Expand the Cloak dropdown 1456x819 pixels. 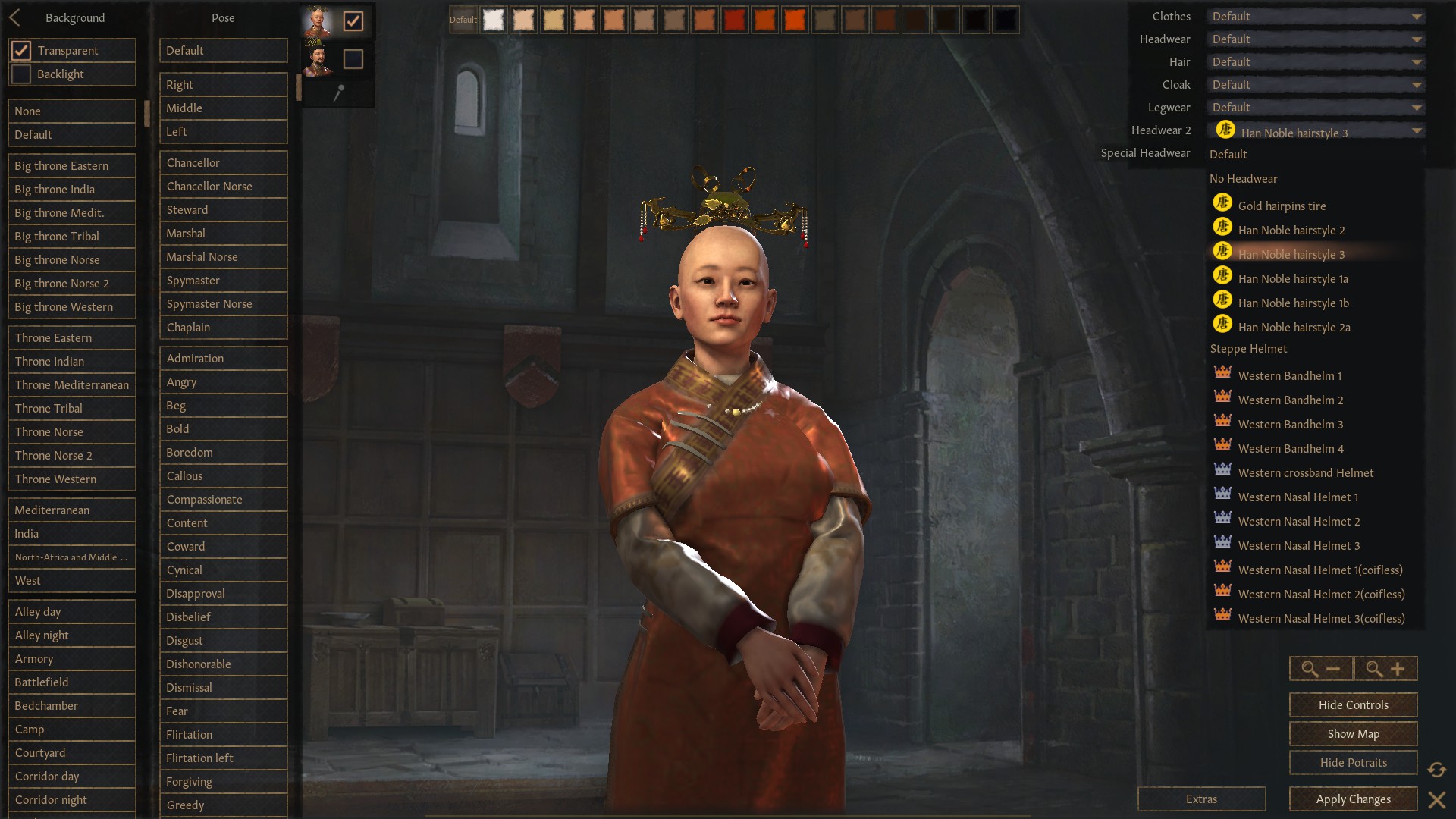(1316, 84)
